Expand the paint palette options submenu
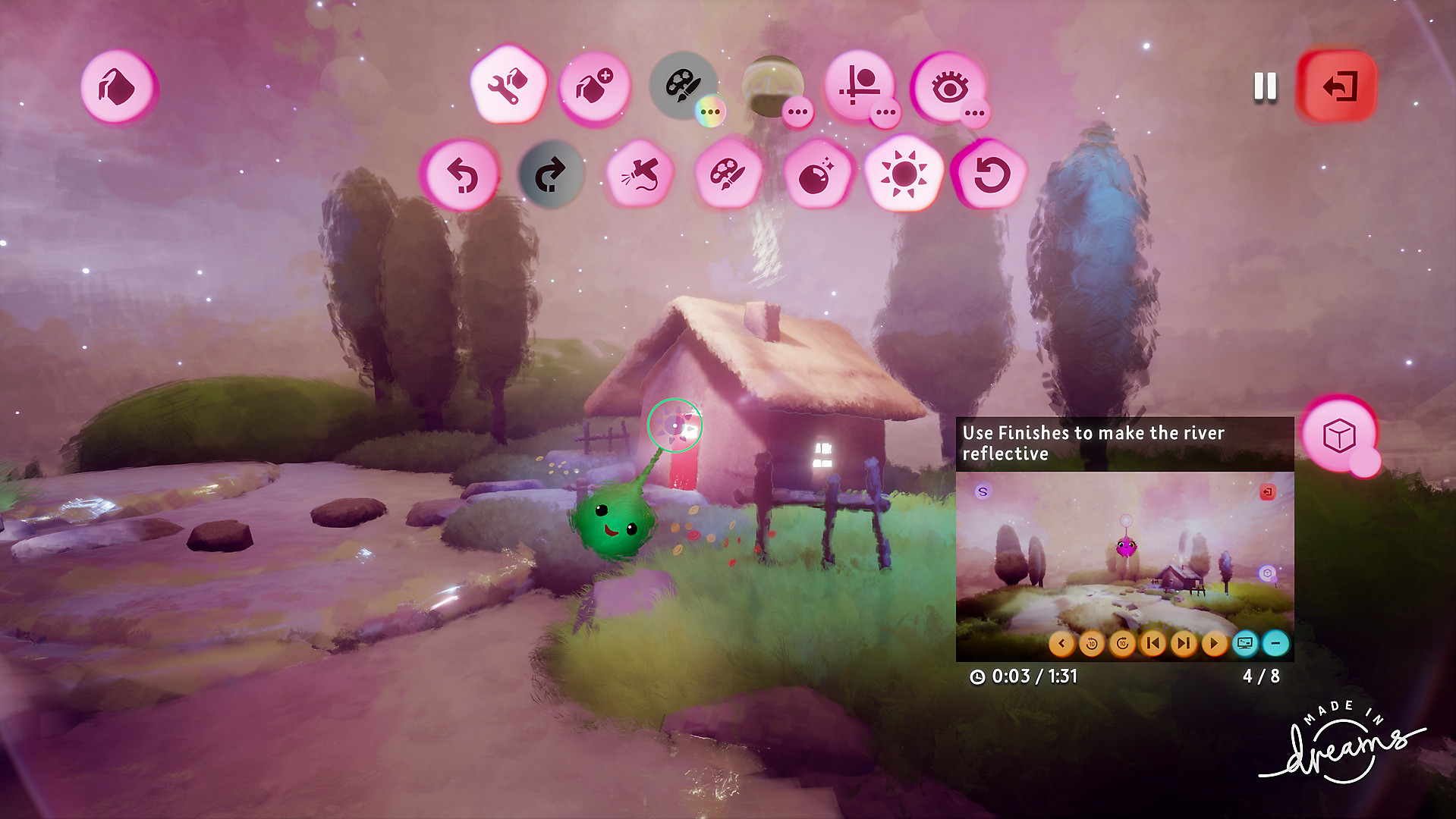This screenshot has width=1456, height=819. pyautogui.click(x=709, y=111)
